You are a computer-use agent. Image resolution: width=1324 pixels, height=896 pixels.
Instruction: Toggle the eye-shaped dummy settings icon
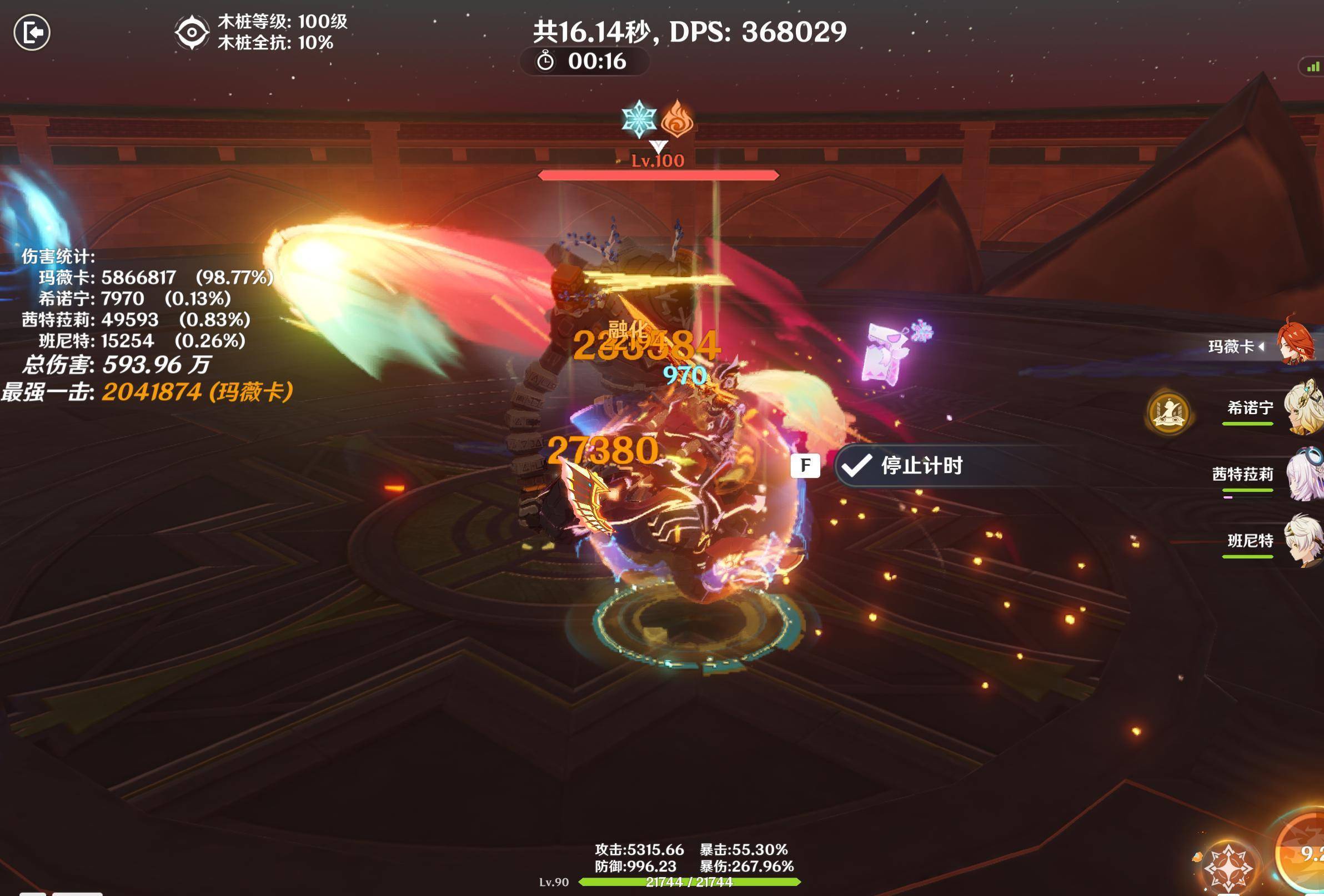(x=192, y=32)
